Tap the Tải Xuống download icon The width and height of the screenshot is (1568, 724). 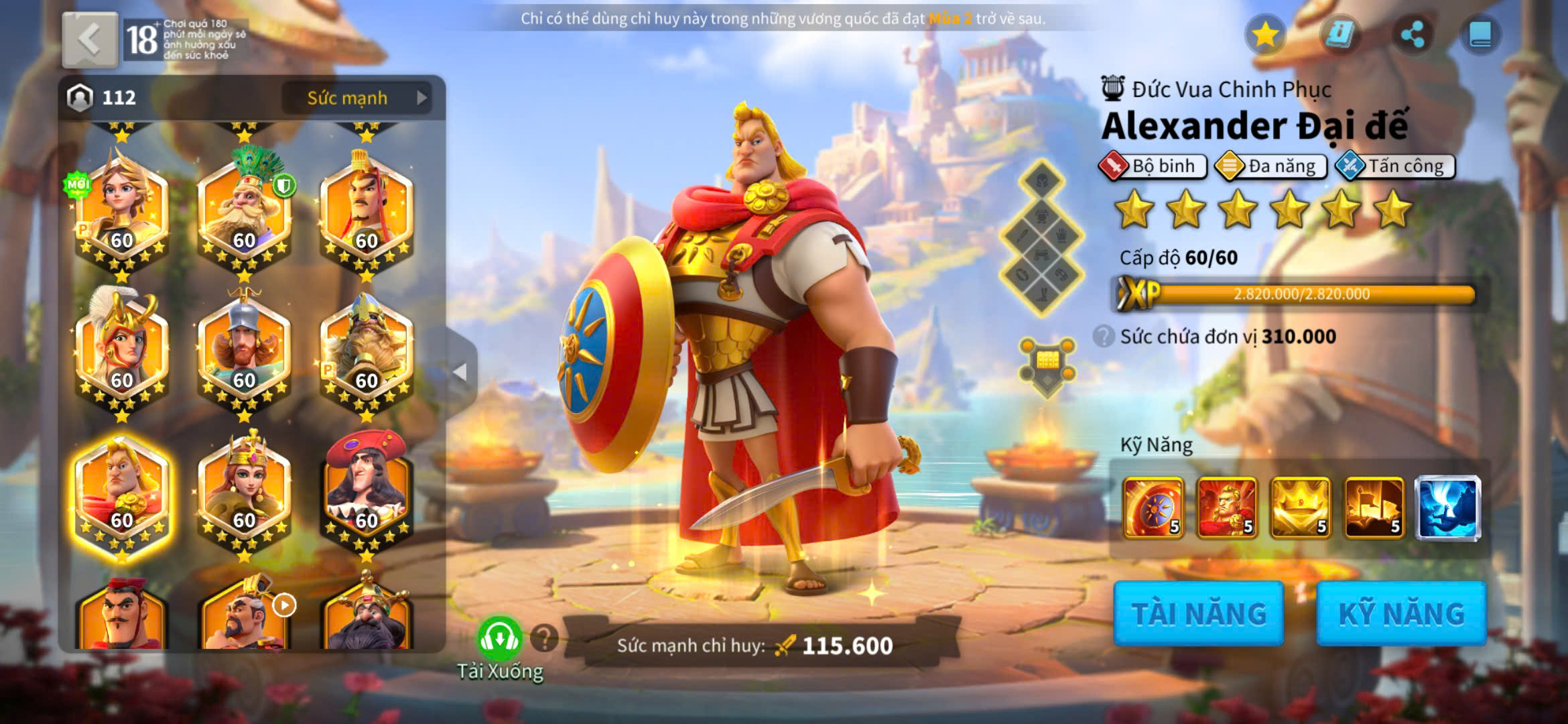click(x=500, y=640)
